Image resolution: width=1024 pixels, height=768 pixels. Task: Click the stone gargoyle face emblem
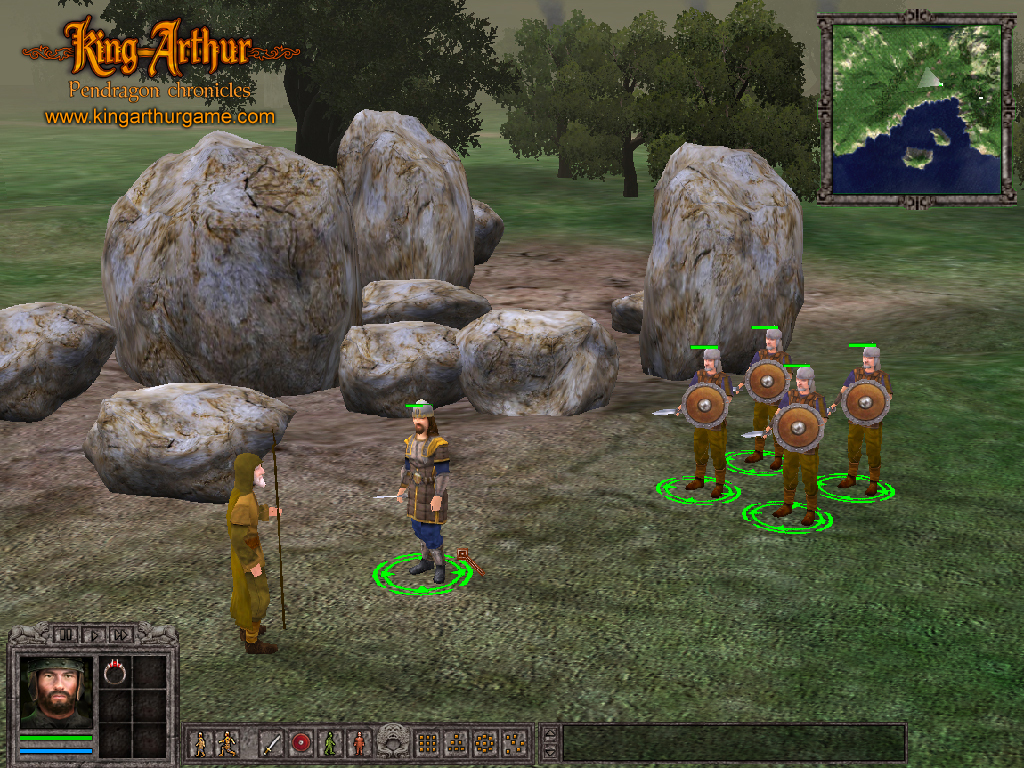[393, 742]
